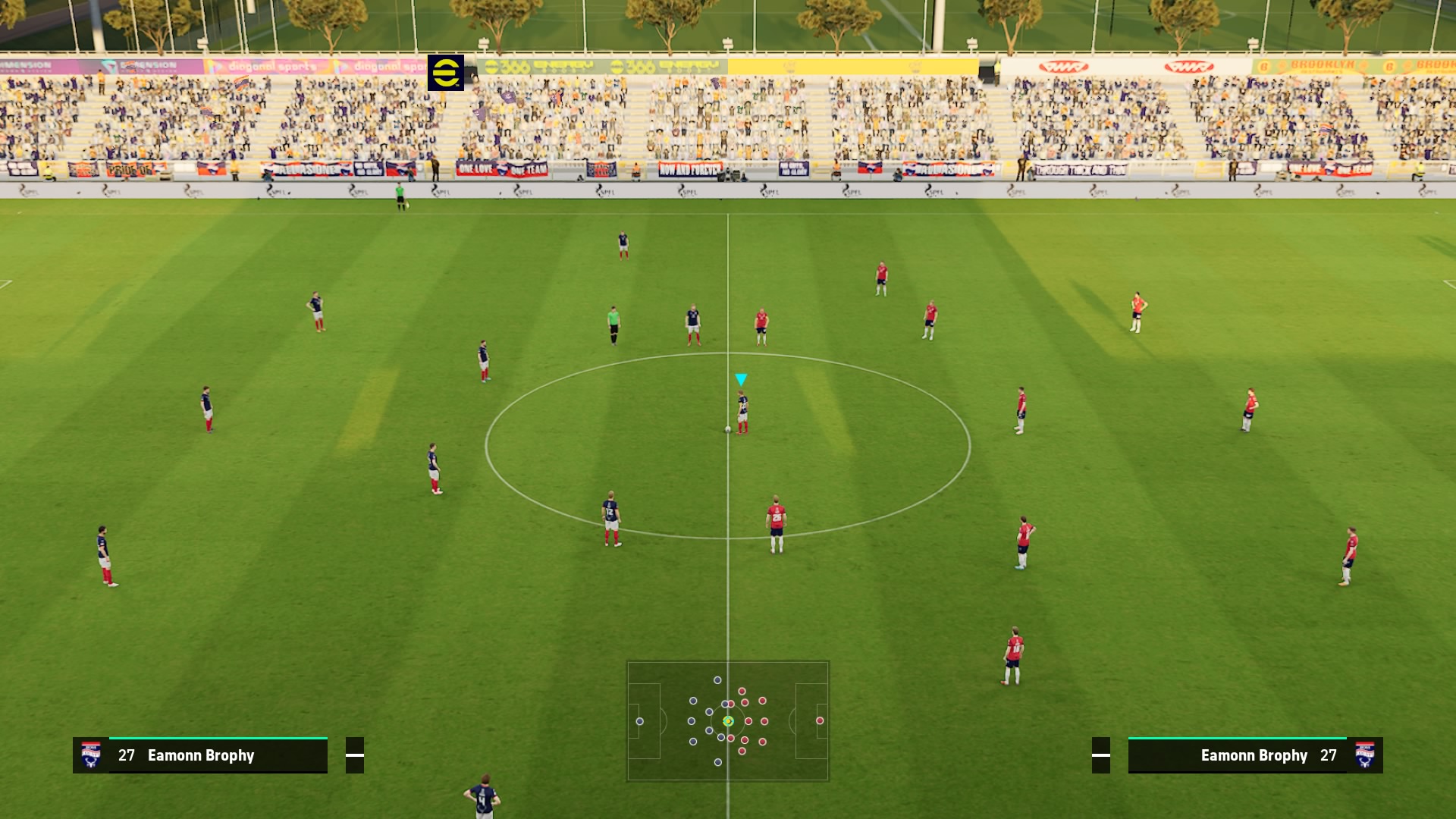The image size is (1456, 819).
Task: Click the radar minimap of player positions
Action: [727, 720]
